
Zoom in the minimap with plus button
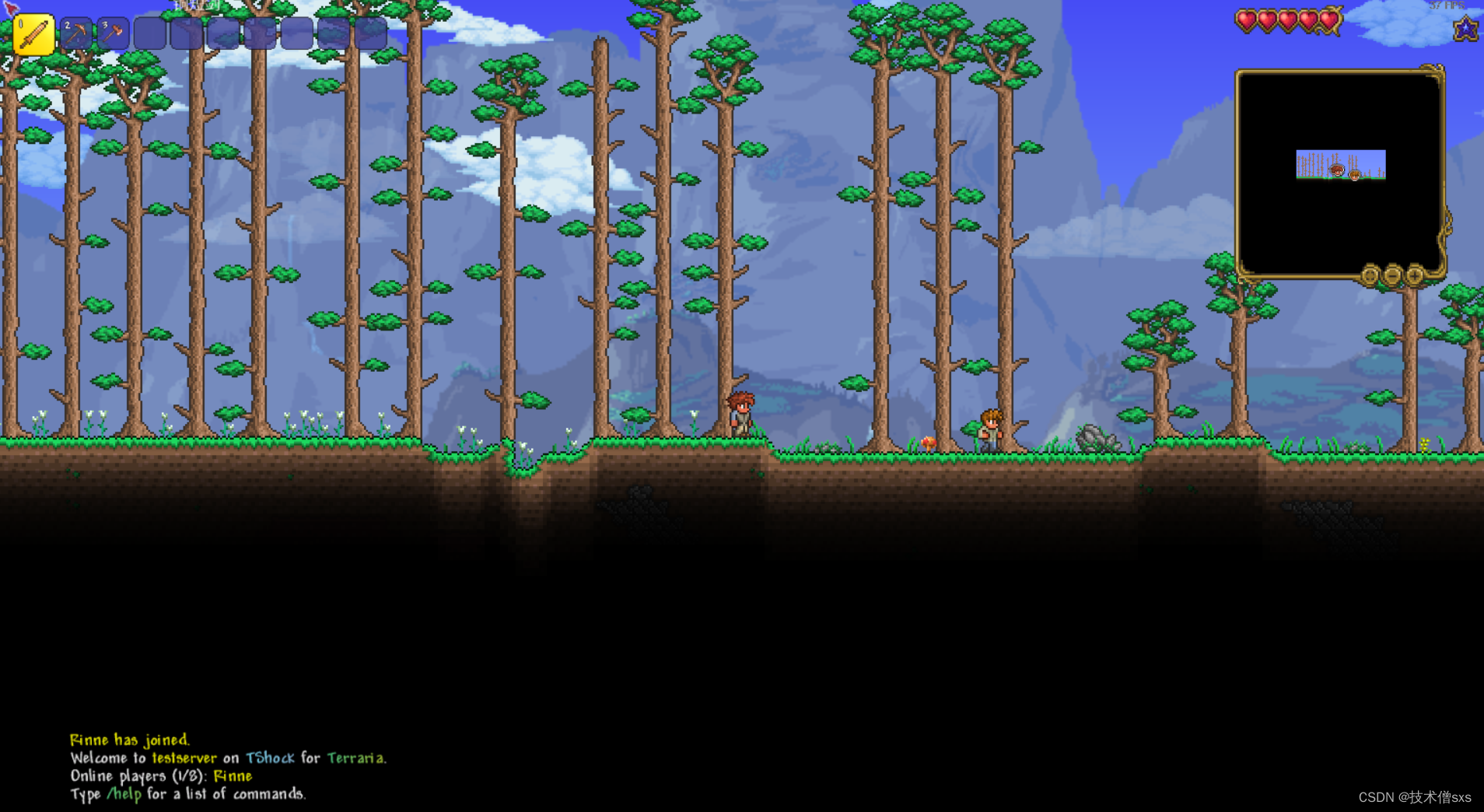click(x=1415, y=275)
